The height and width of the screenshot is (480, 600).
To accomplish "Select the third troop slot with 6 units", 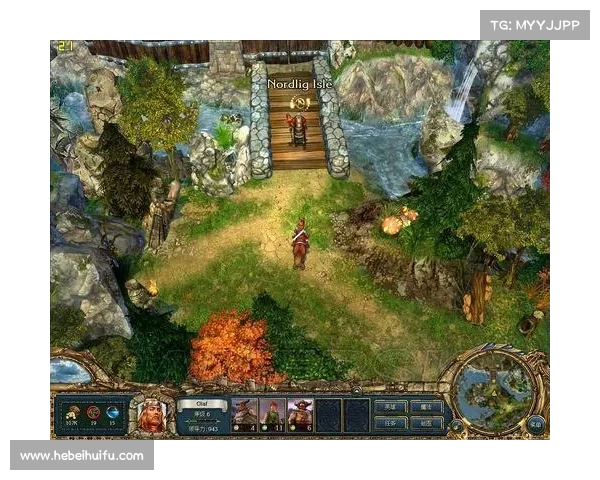I will [x=300, y=413].
